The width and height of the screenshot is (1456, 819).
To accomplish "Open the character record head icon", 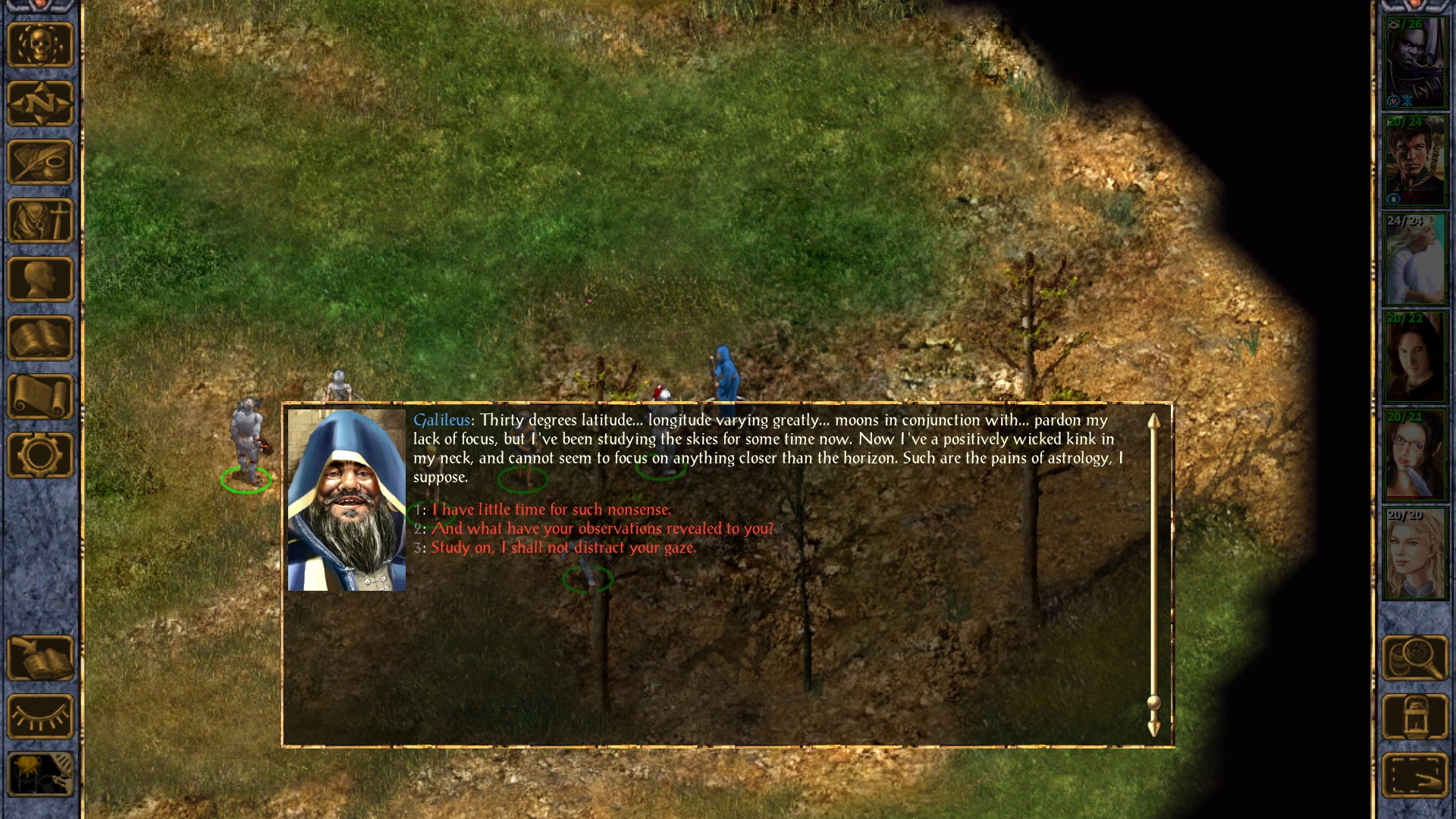I will pos(40,279).
